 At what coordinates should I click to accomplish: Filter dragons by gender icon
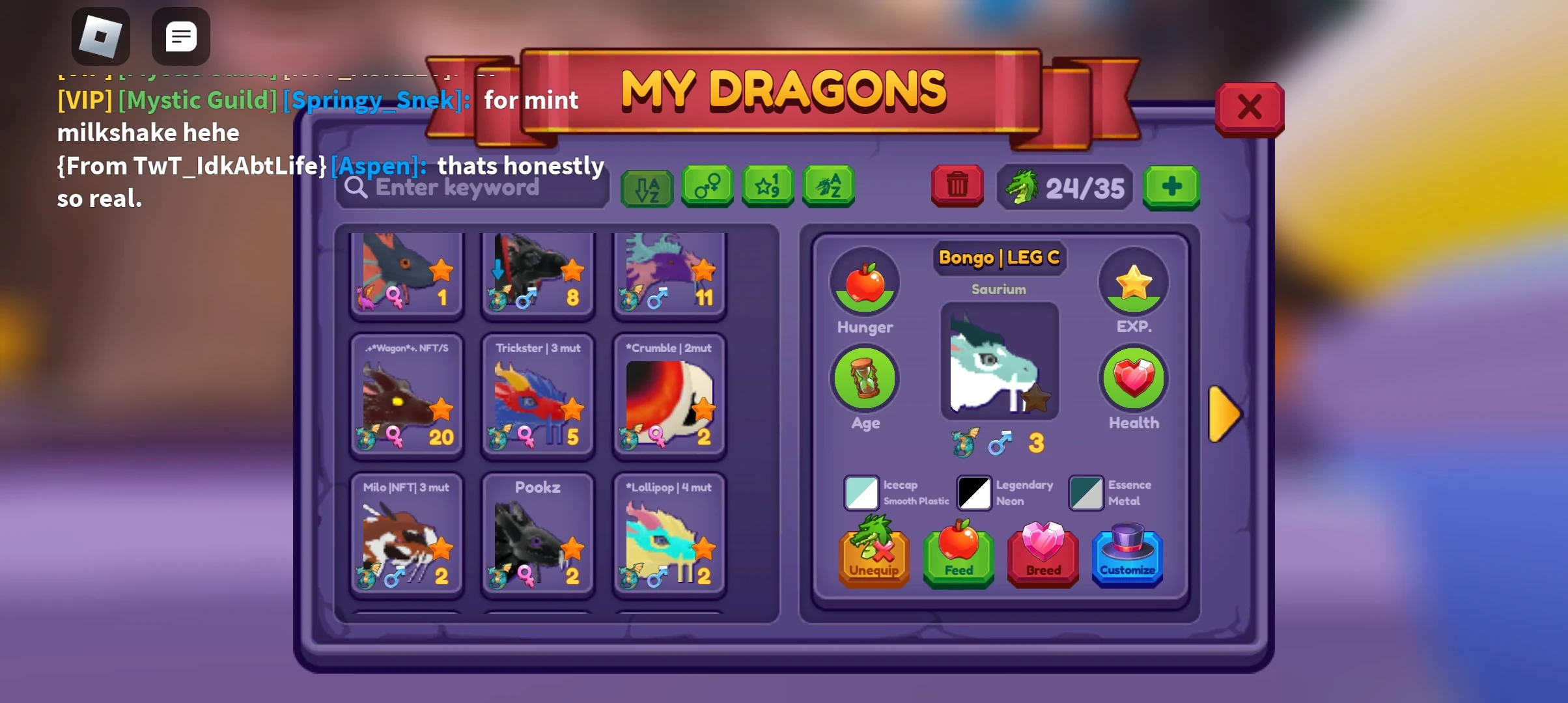[x=707, y=187]
